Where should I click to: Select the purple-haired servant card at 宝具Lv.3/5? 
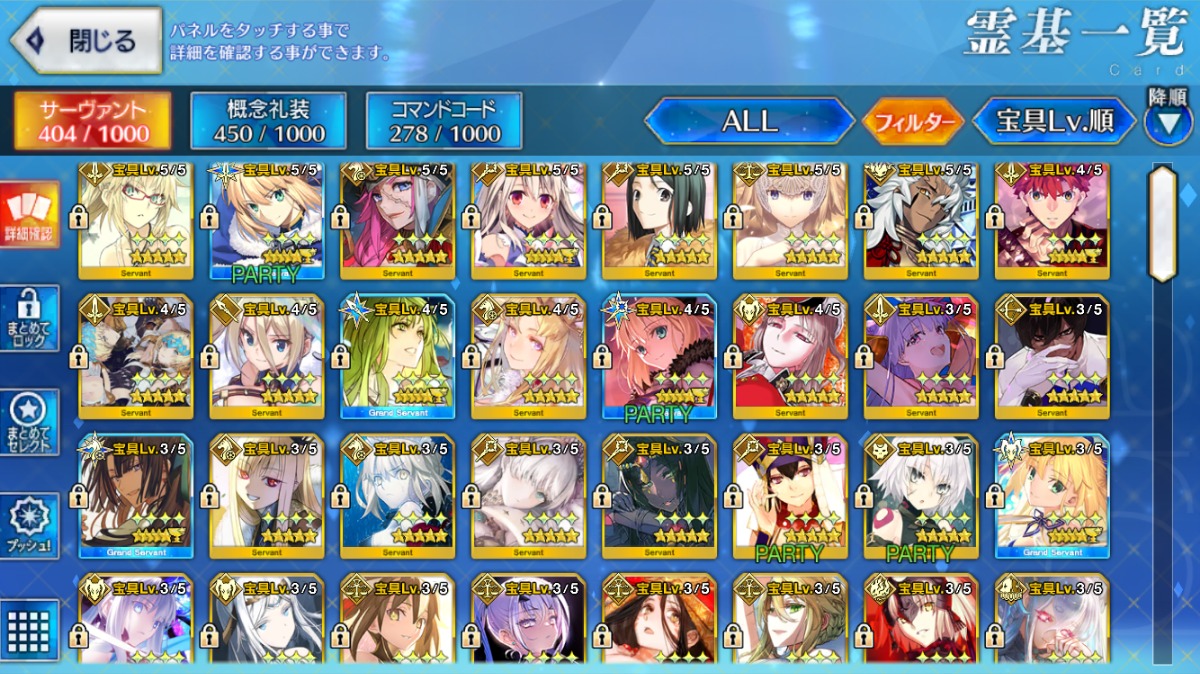point(921,356)
